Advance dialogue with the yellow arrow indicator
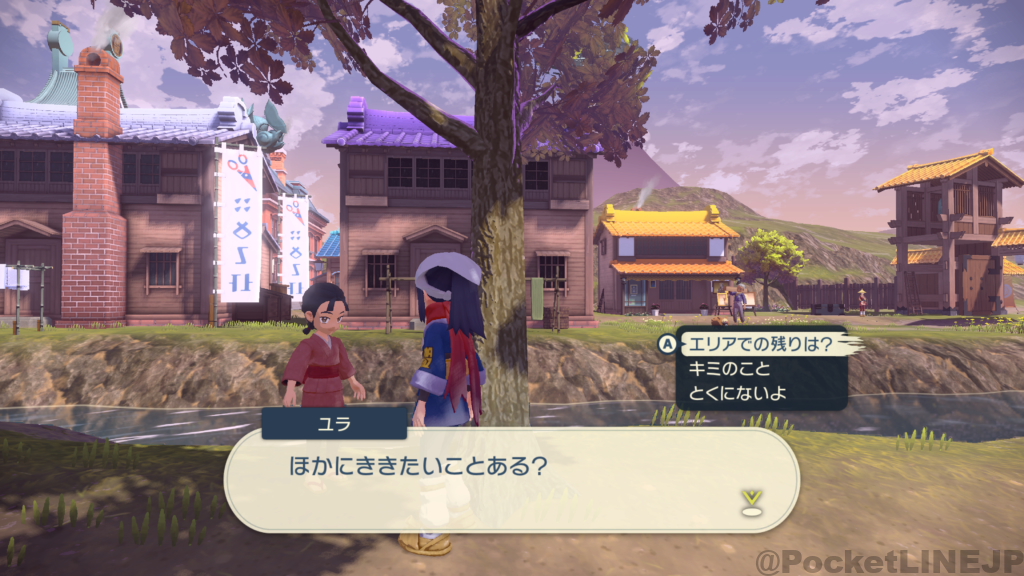 (752, 500)
